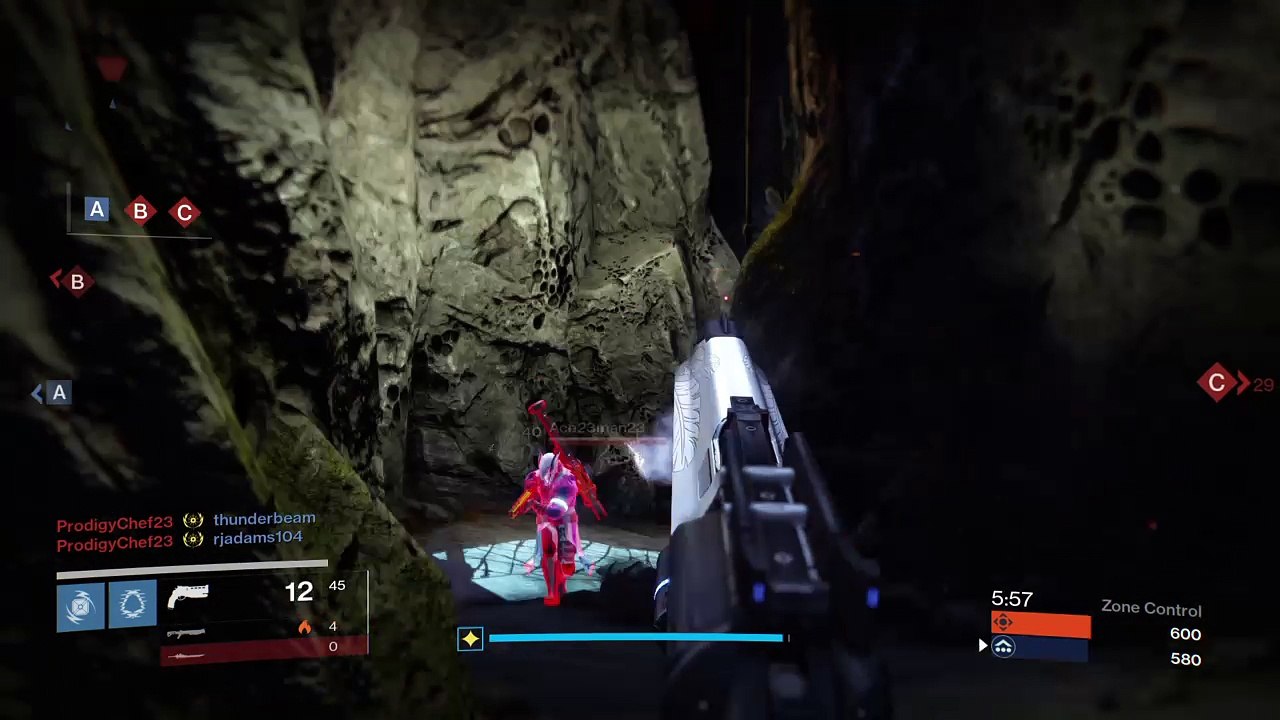This screenshot has width=1280, height=720.
Task: Click the red team emblem icon
Action: click(x=1003, y=623)
